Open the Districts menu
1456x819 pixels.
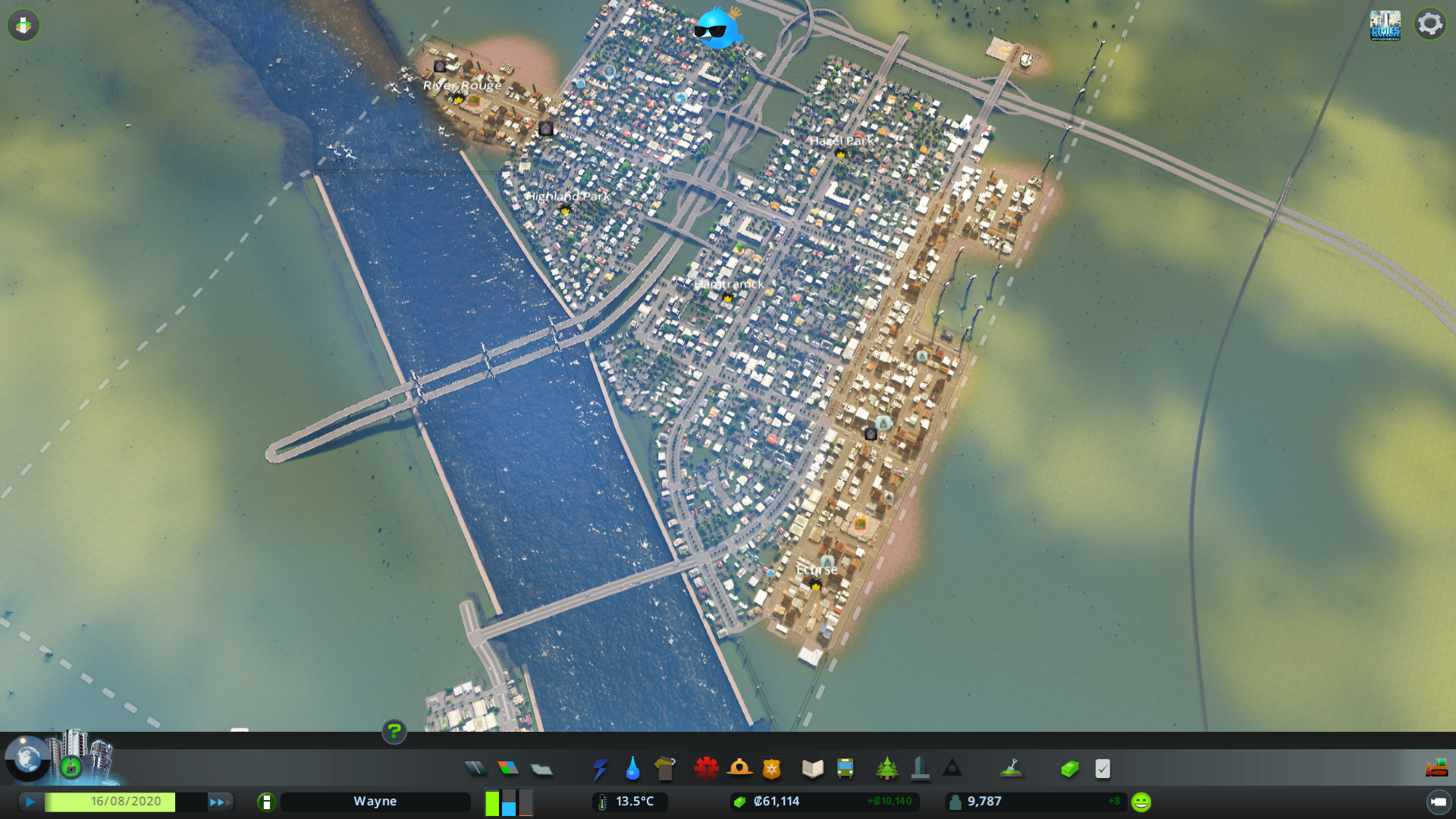[x=541, y=768]
